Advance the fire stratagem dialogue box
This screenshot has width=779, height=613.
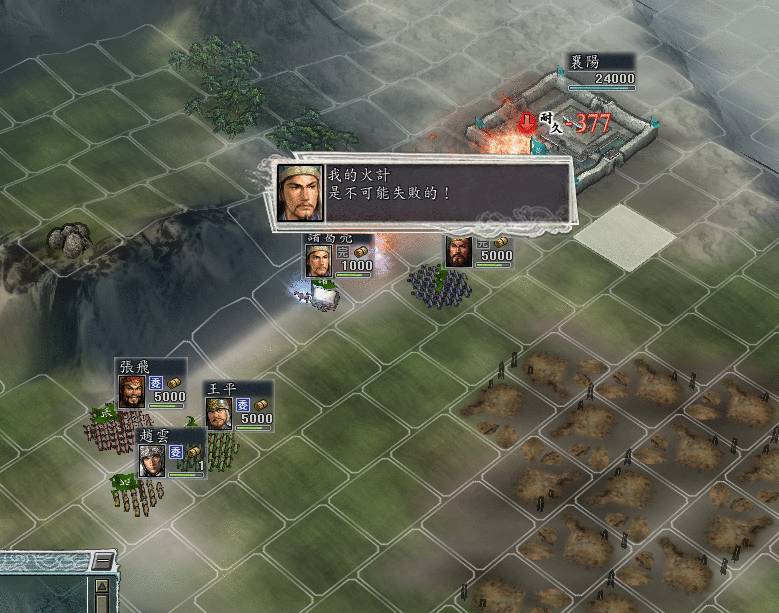click(x=422, y=190)
